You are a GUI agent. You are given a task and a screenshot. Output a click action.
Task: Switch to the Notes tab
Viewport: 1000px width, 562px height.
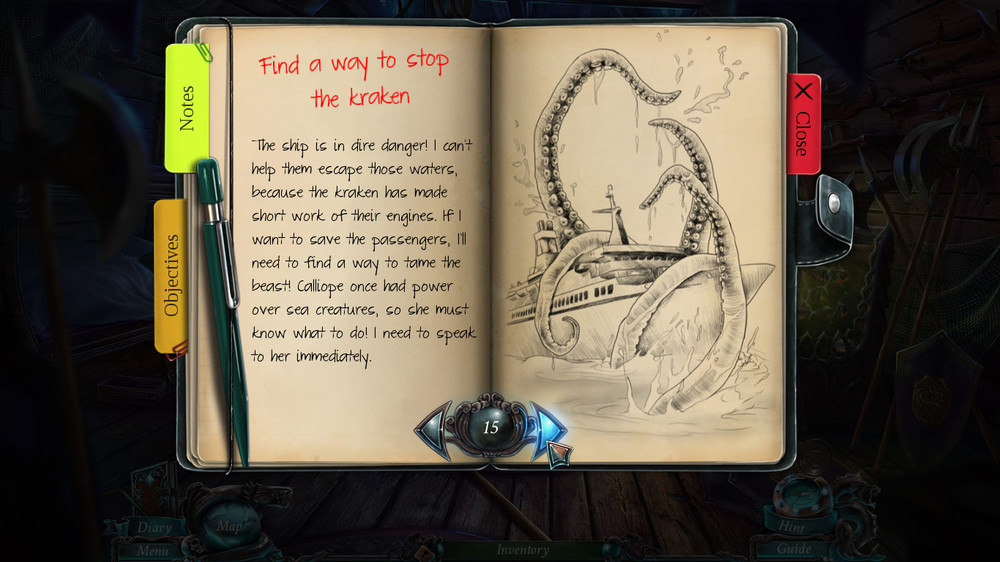(x=186, y=107)
